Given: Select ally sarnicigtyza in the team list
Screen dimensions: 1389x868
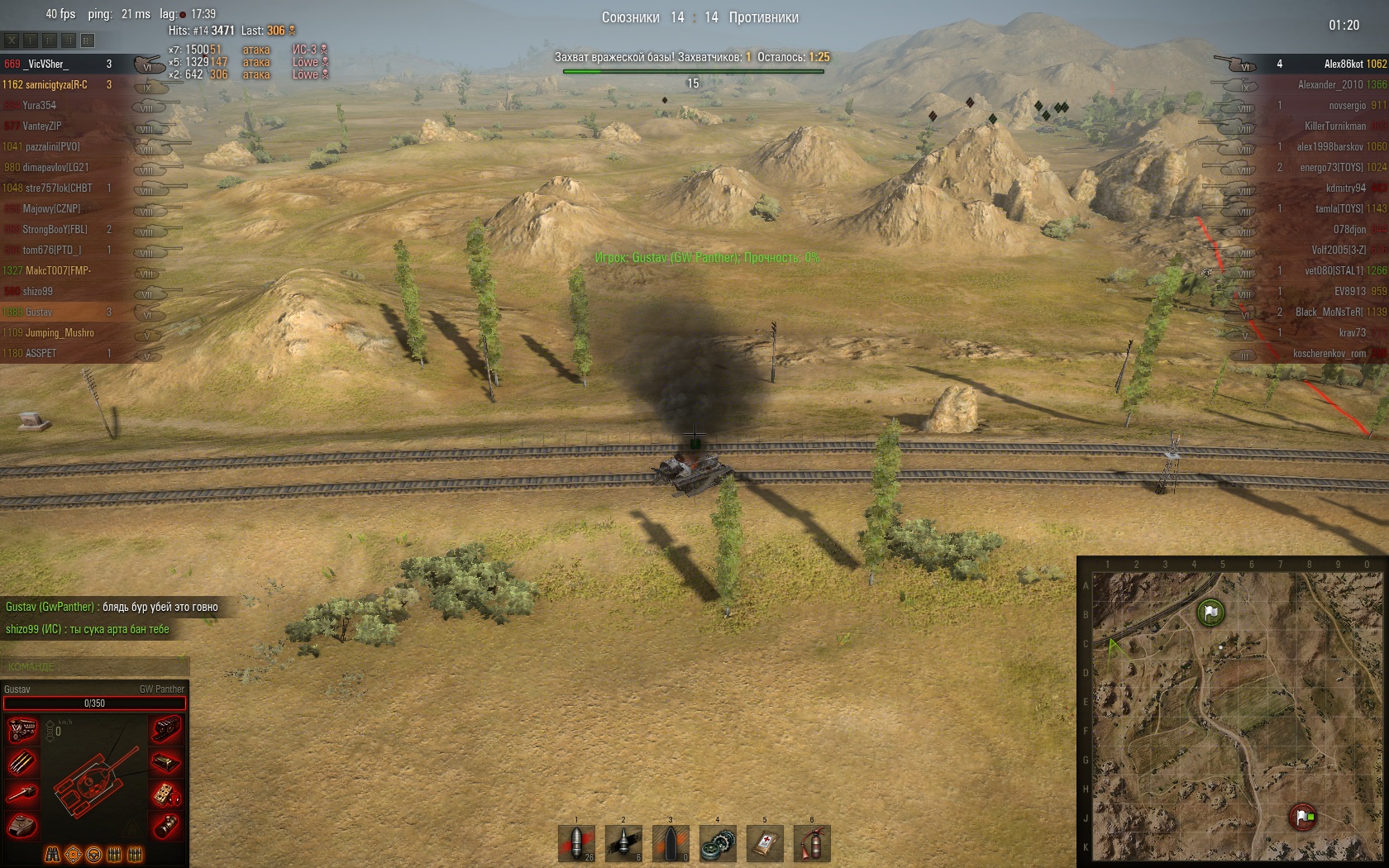Looking at the screenshot, I should tap(55, 84).
